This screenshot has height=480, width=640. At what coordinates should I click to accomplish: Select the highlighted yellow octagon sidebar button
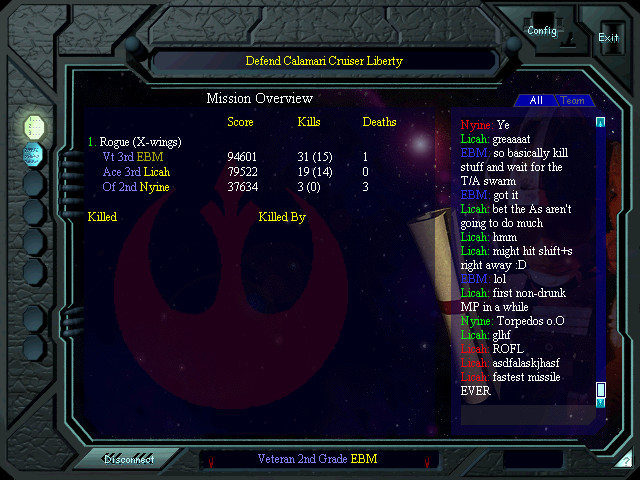click(x=34, y=126)
